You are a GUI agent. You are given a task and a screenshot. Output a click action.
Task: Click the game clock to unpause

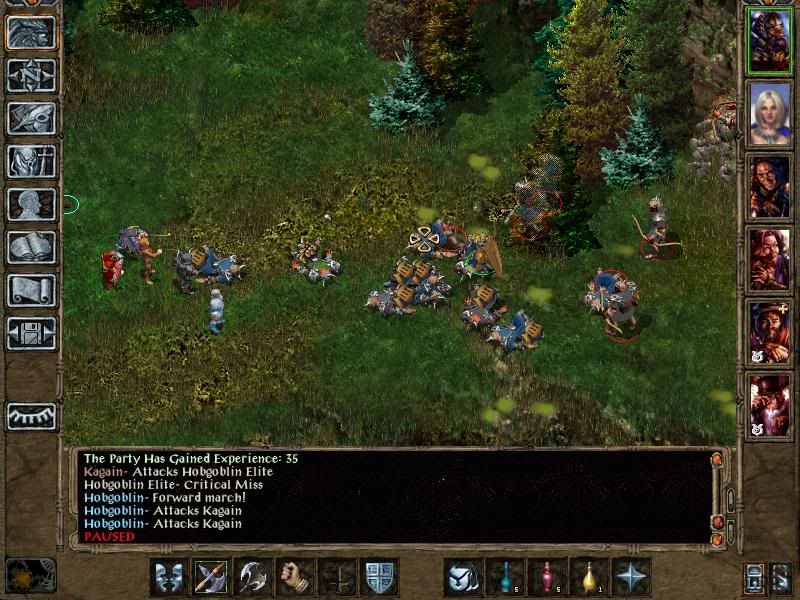coord(30,576)
